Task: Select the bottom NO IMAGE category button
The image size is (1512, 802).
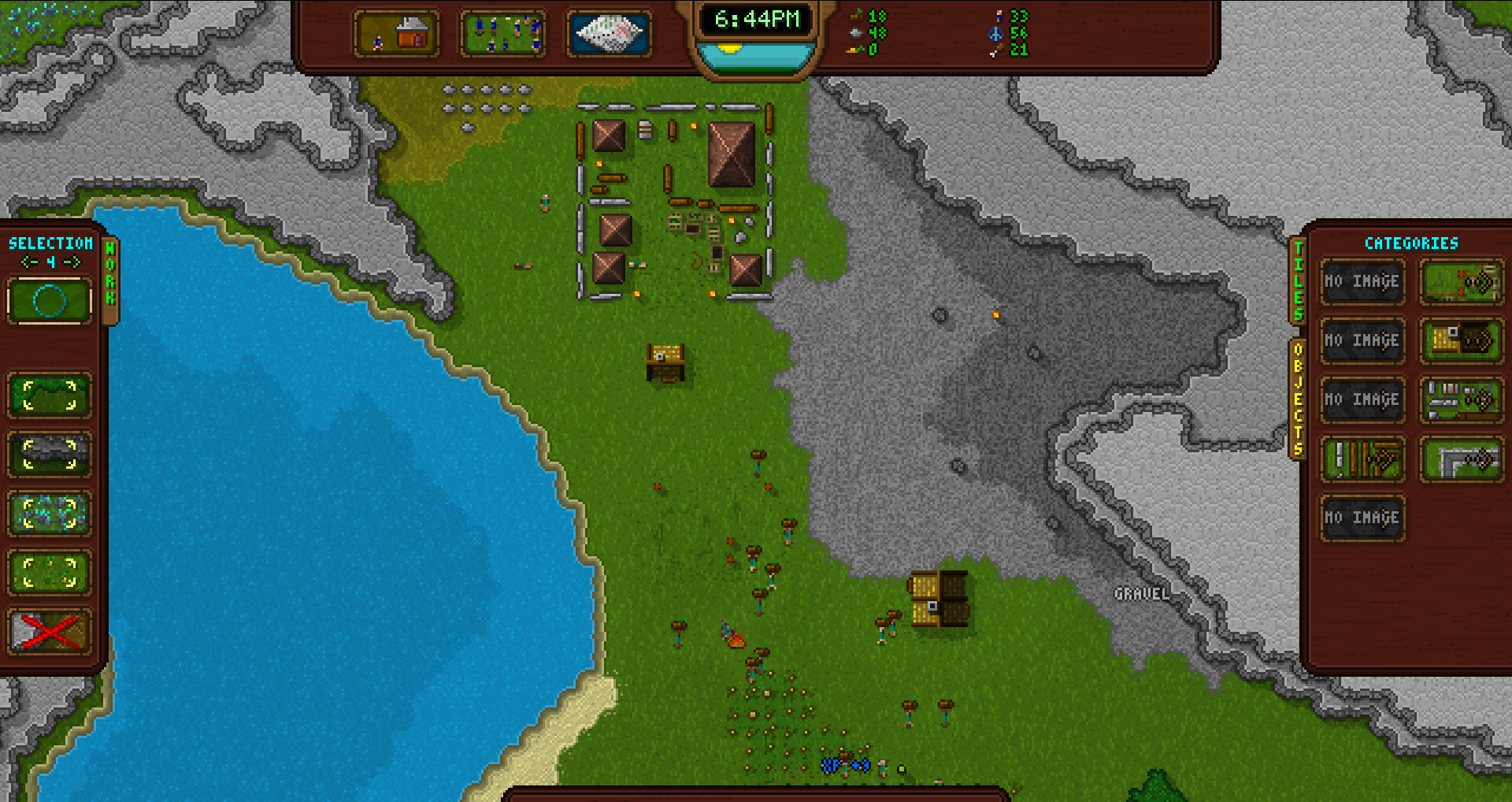Action: [x=1362, y=518]
